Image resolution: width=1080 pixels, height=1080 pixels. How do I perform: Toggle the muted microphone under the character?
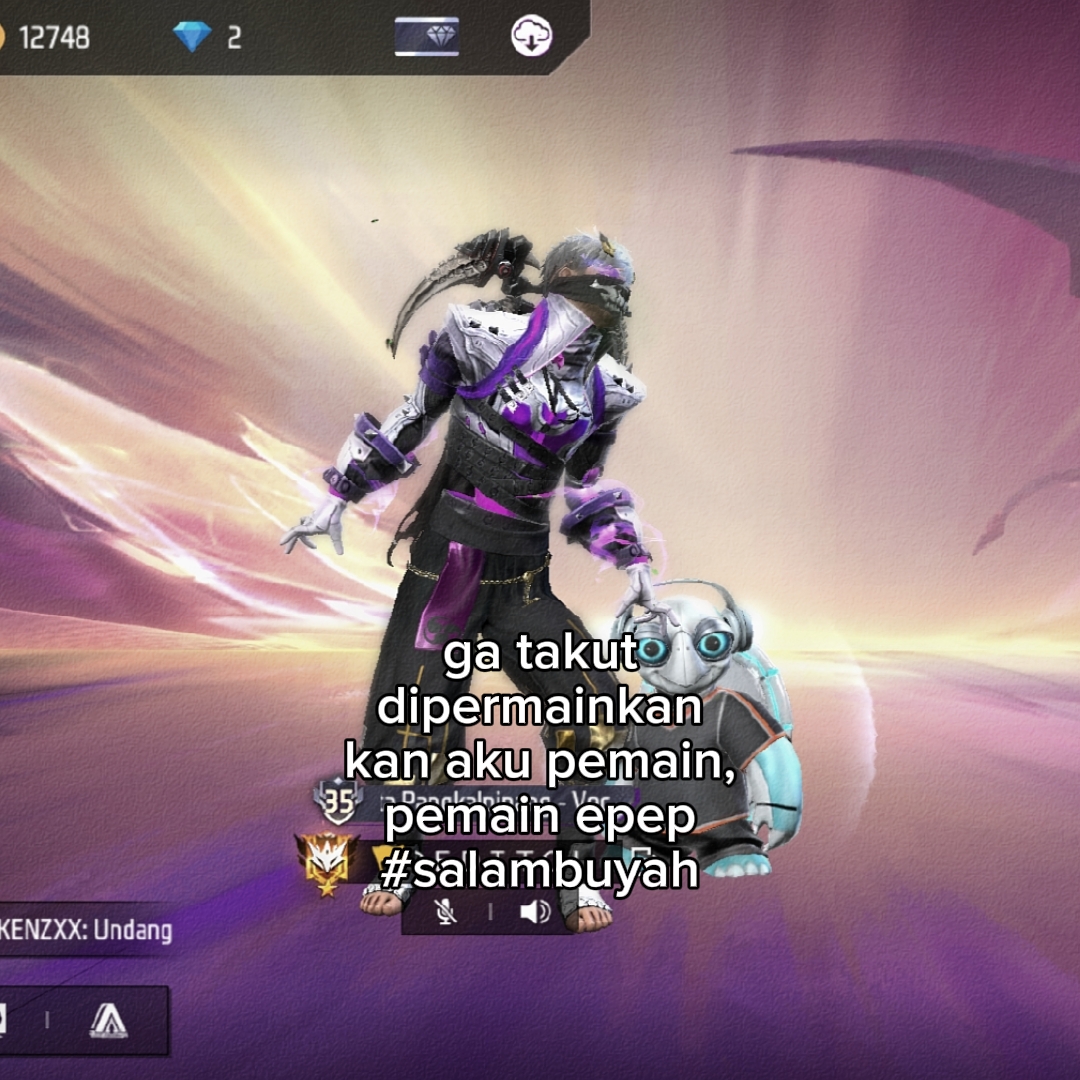point(446,911)
